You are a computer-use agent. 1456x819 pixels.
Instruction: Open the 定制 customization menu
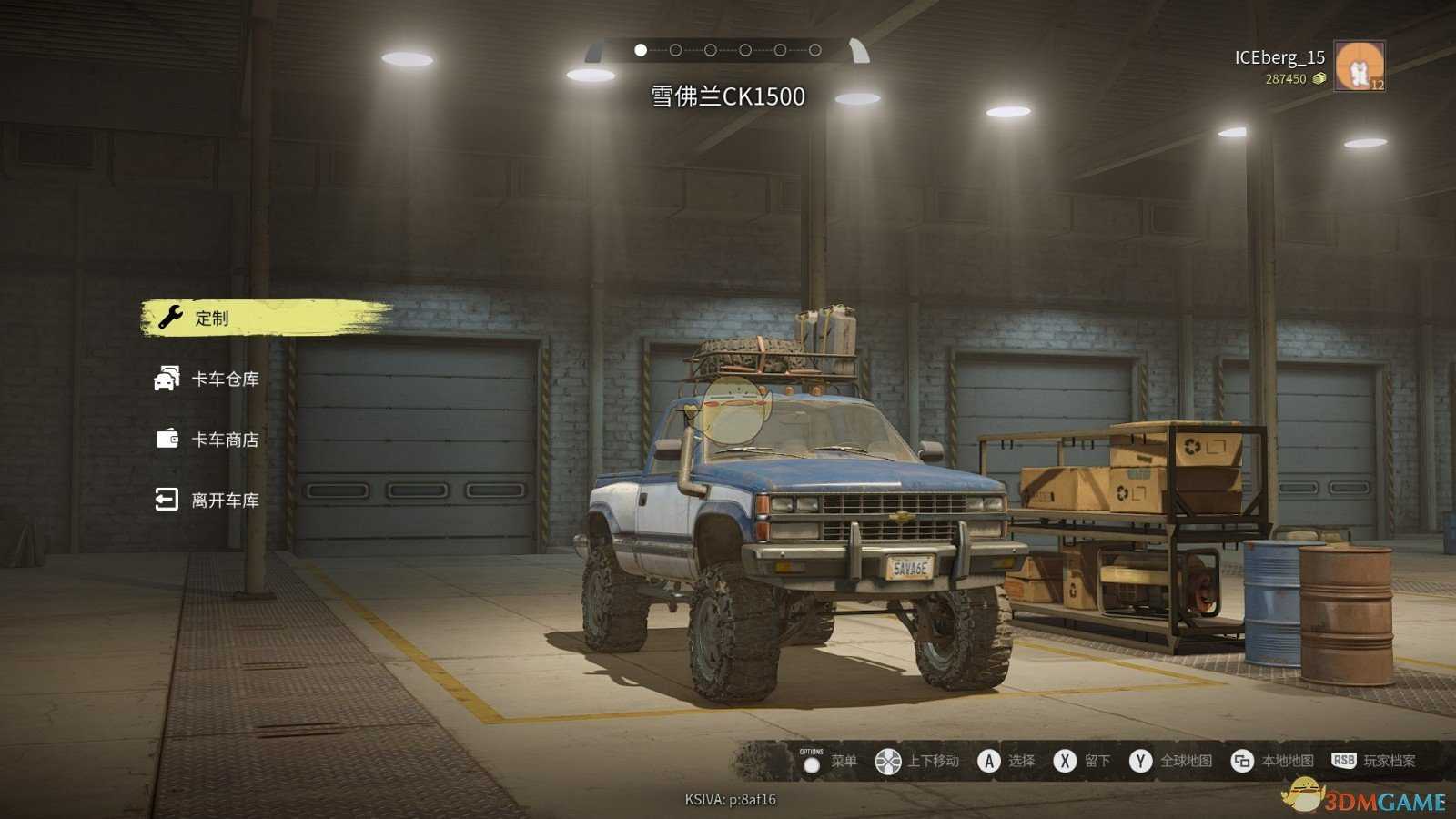click(x=212, y=318)
